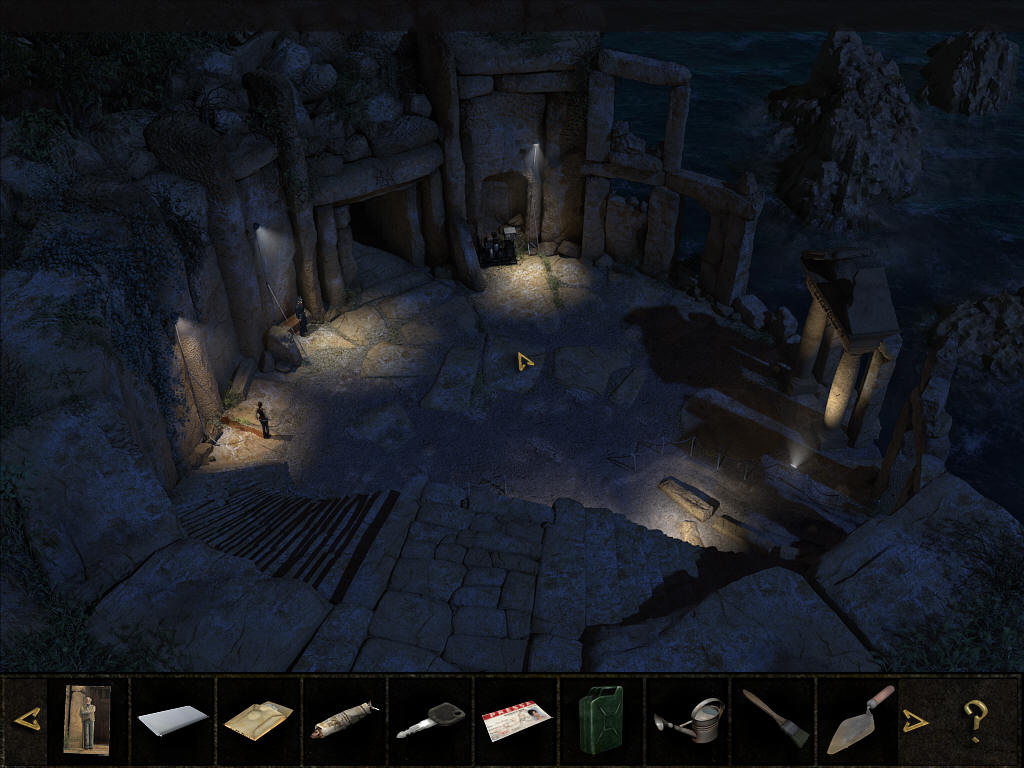
Task: Open help with the question mark
Action: coord(974,720)
